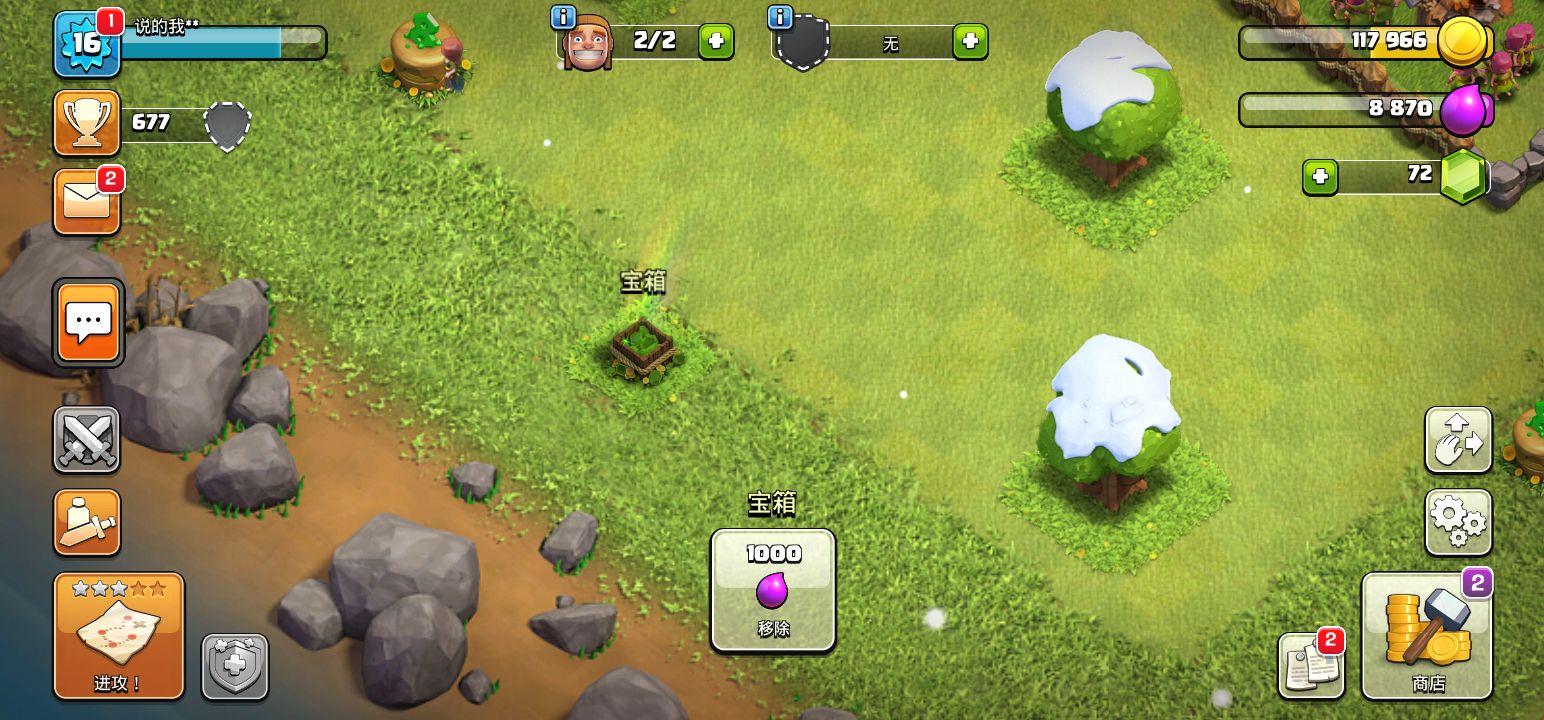
Task: Remove the 宝箱 for 1000 elixir
Action: tap(773, 590)
